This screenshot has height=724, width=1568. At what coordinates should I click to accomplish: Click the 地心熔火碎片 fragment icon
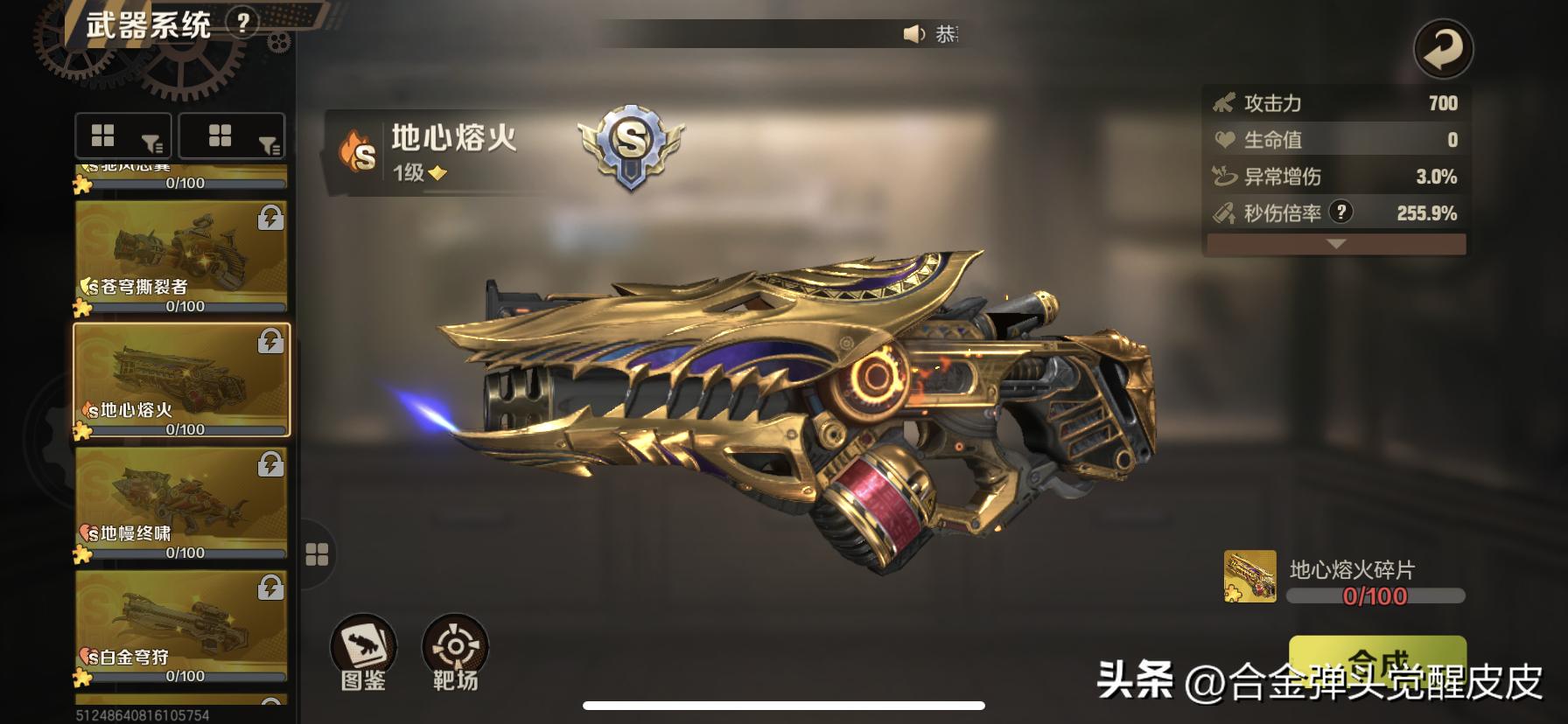pyautogui.click(x=1249, y=576)
